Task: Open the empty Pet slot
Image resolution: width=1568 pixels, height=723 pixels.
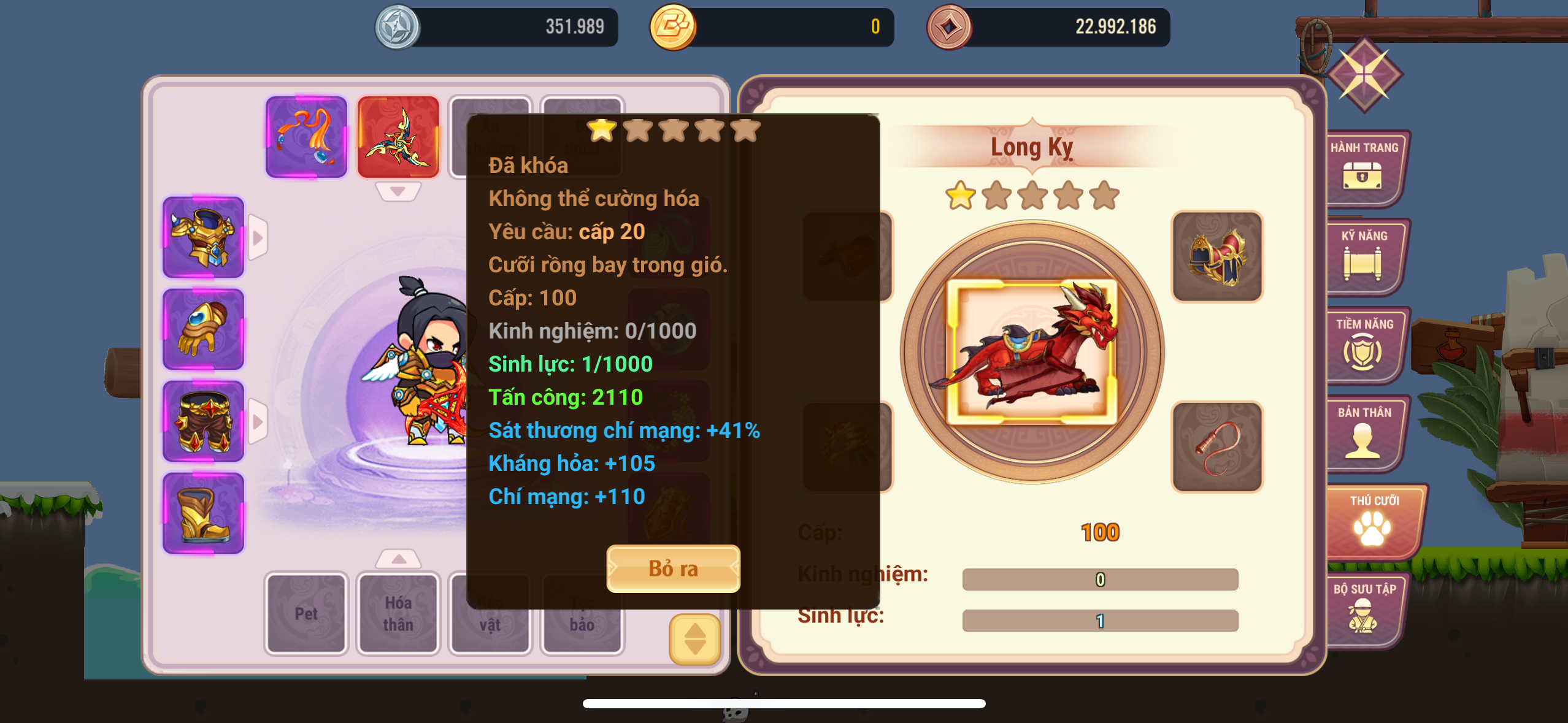Action: pyautogui.click(x=306, y=613)
